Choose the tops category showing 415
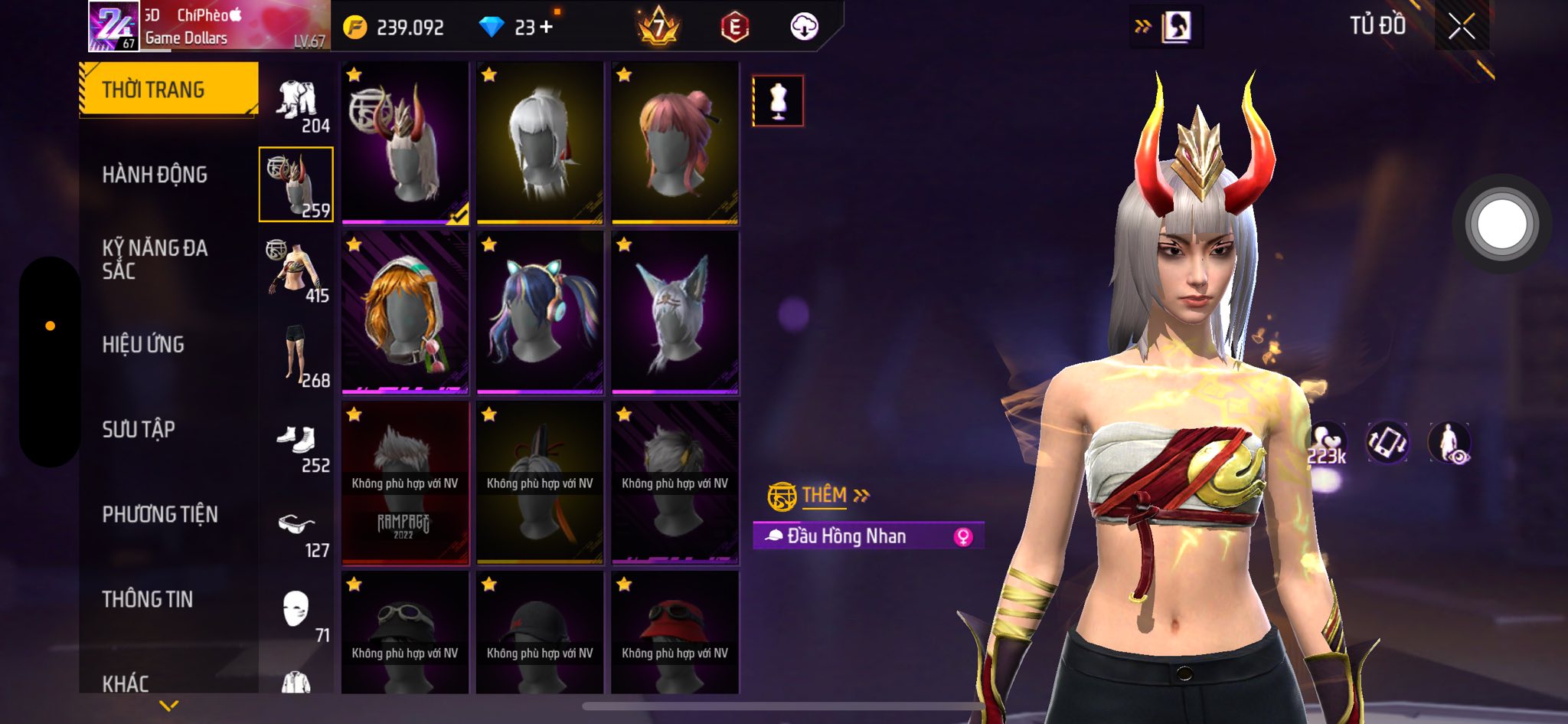This screenshot has width=1568, height=724. [297, 272]
